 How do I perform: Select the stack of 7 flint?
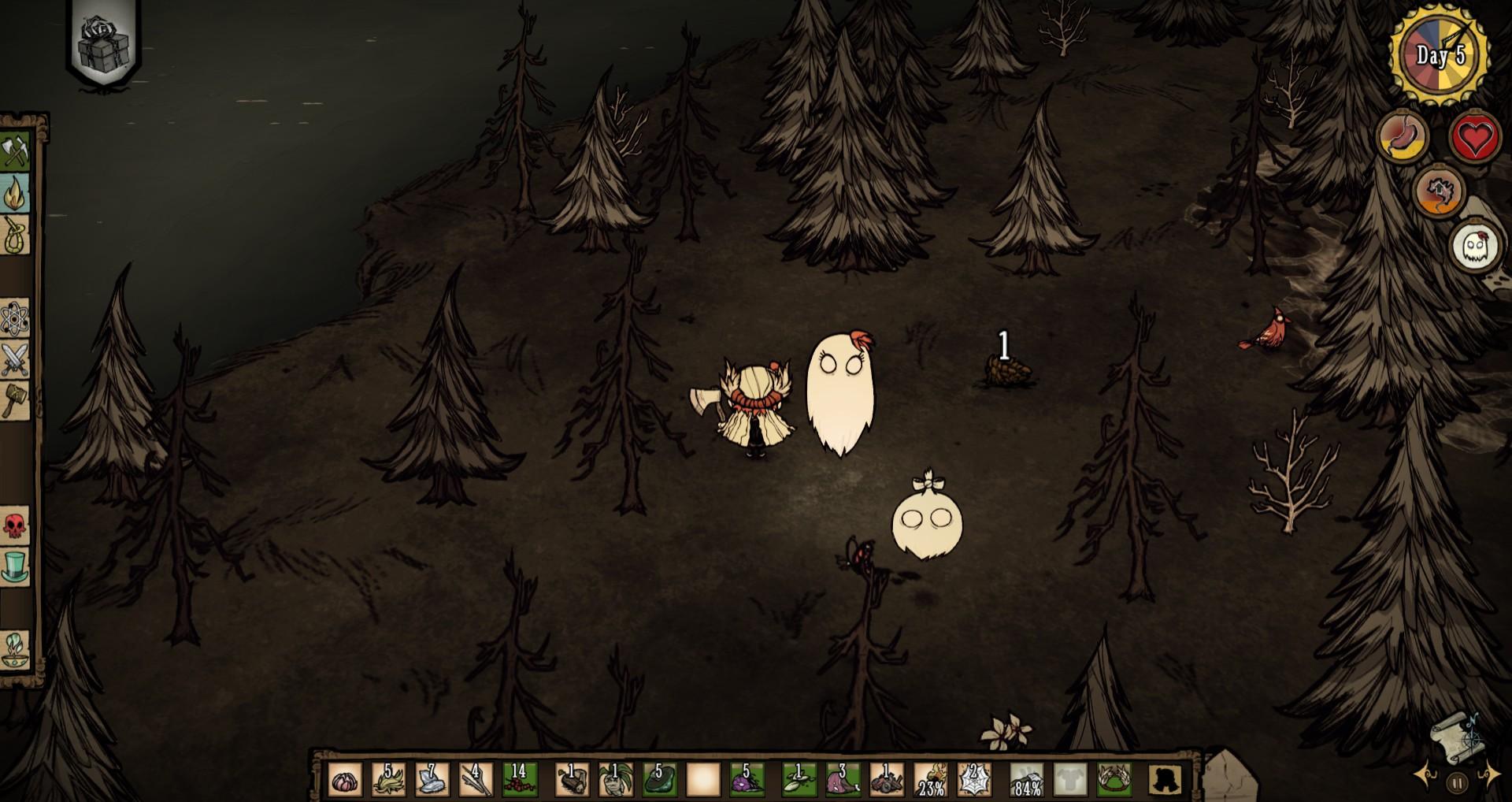click(432, 780)
